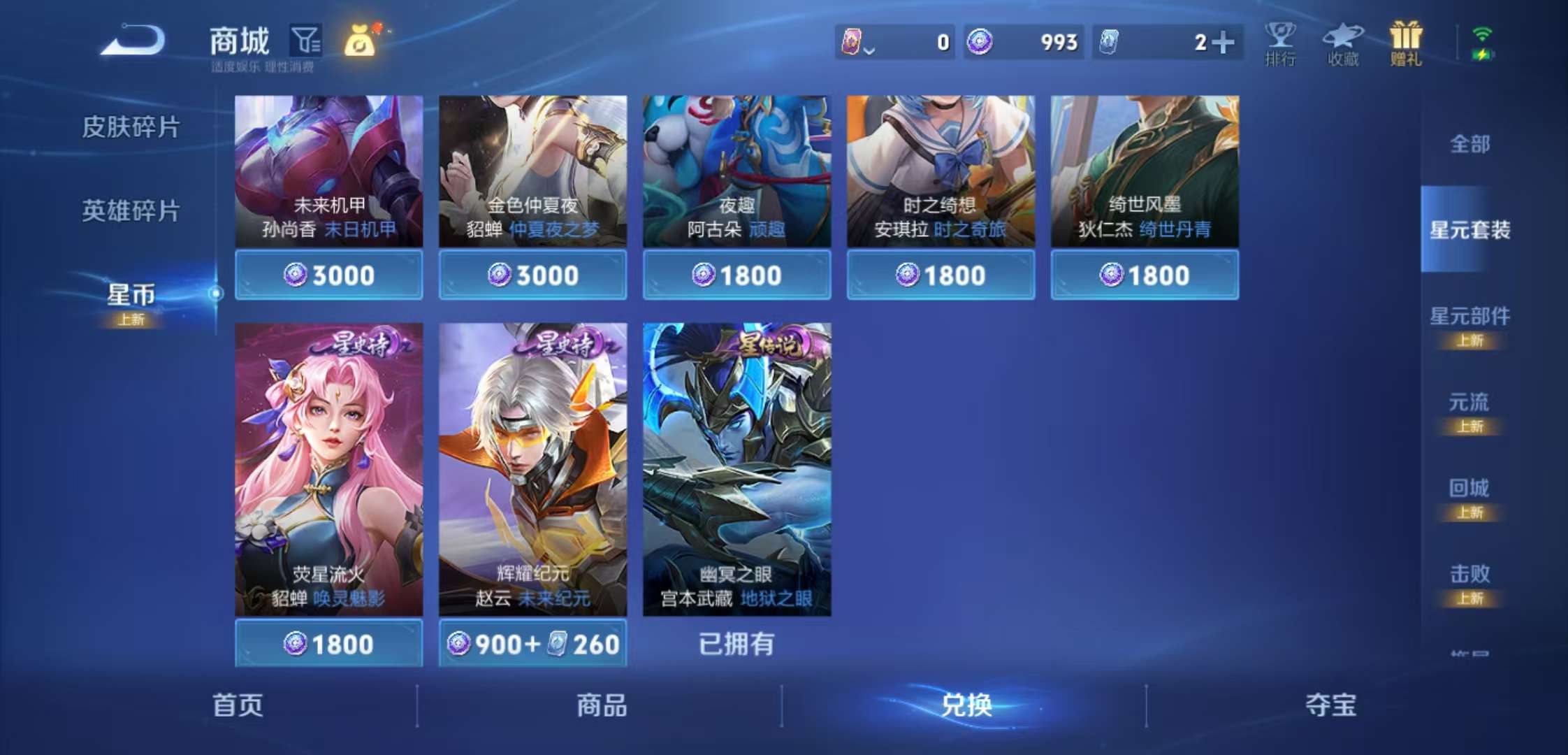Click the coin purse icon near shop title
1568x755 pixels.
(x=359, y=42)
